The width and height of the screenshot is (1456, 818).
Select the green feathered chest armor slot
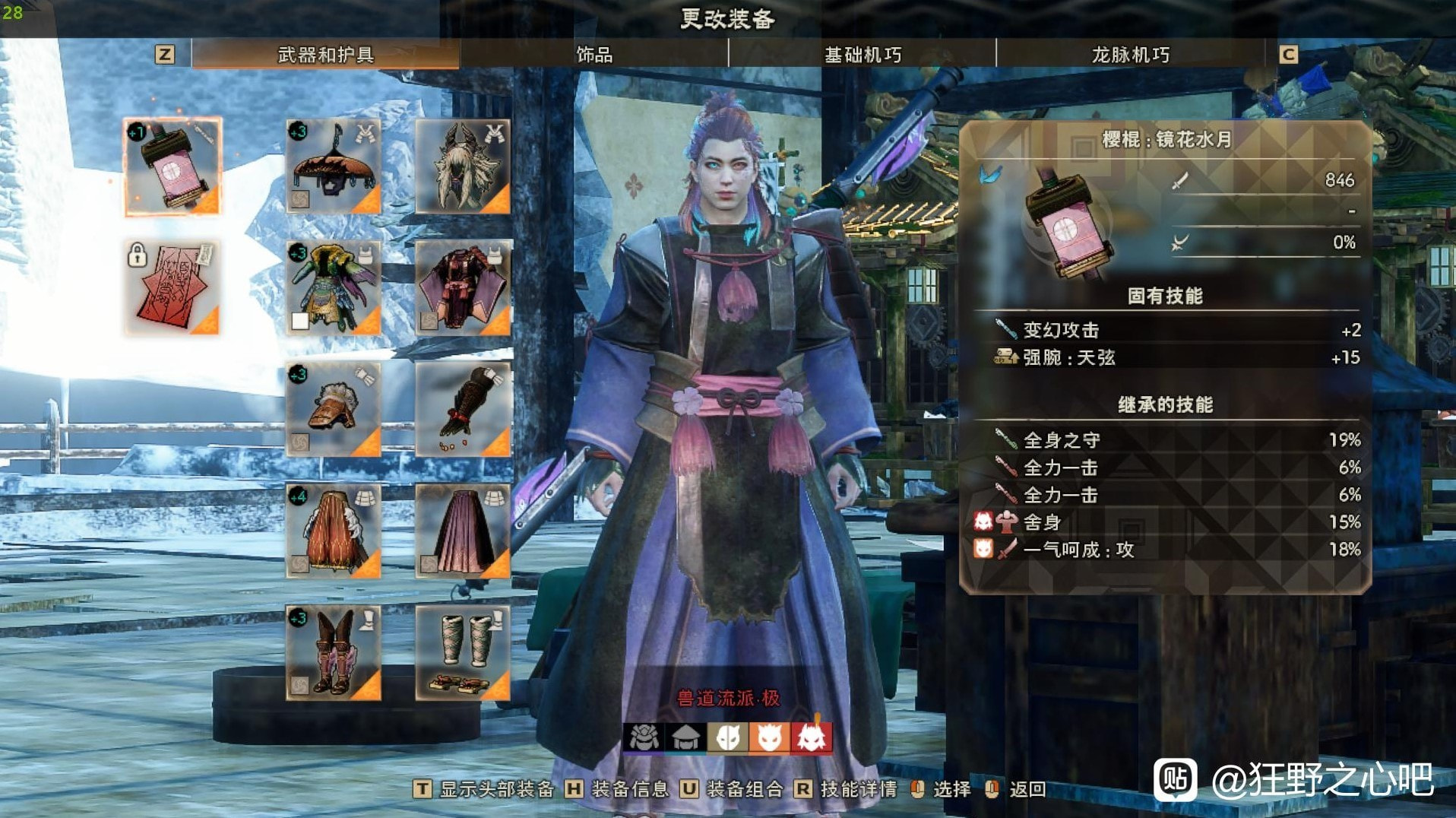(333, 288)
